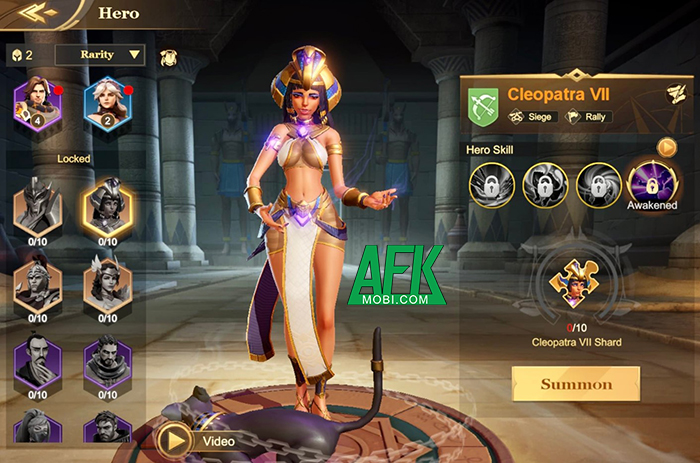
Task: Choose the locked dark armored knight hero
Action: (x=37, y=205)
